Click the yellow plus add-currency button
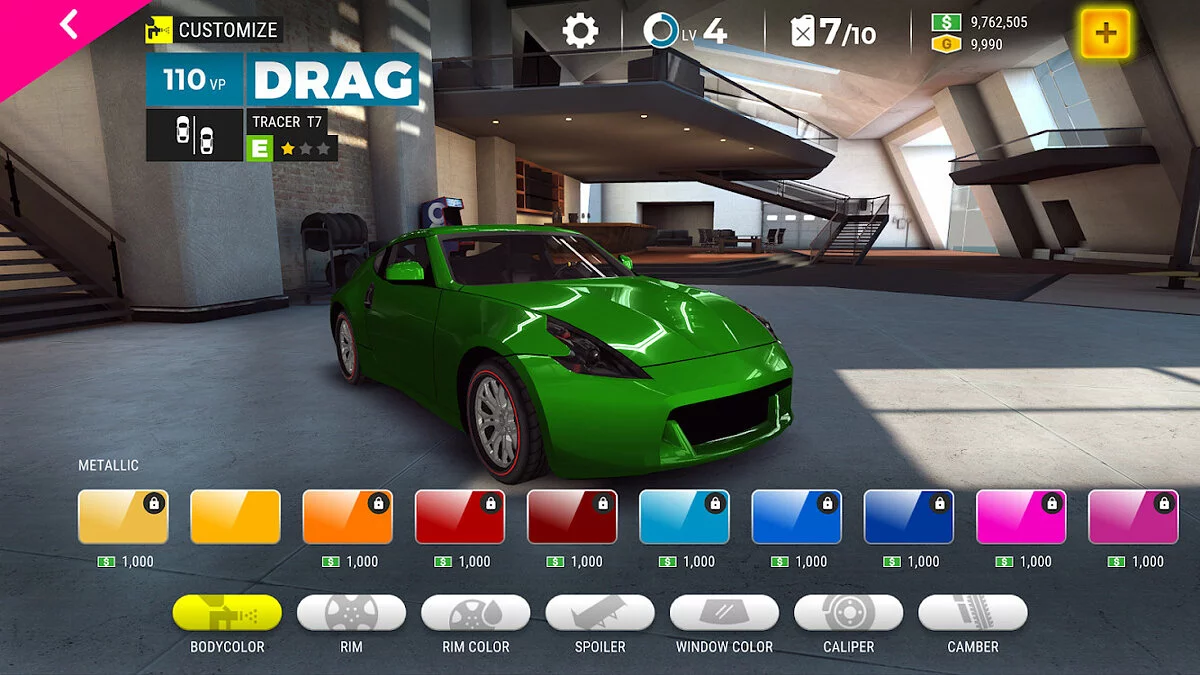1200x675 pixels. point(1105,33)
